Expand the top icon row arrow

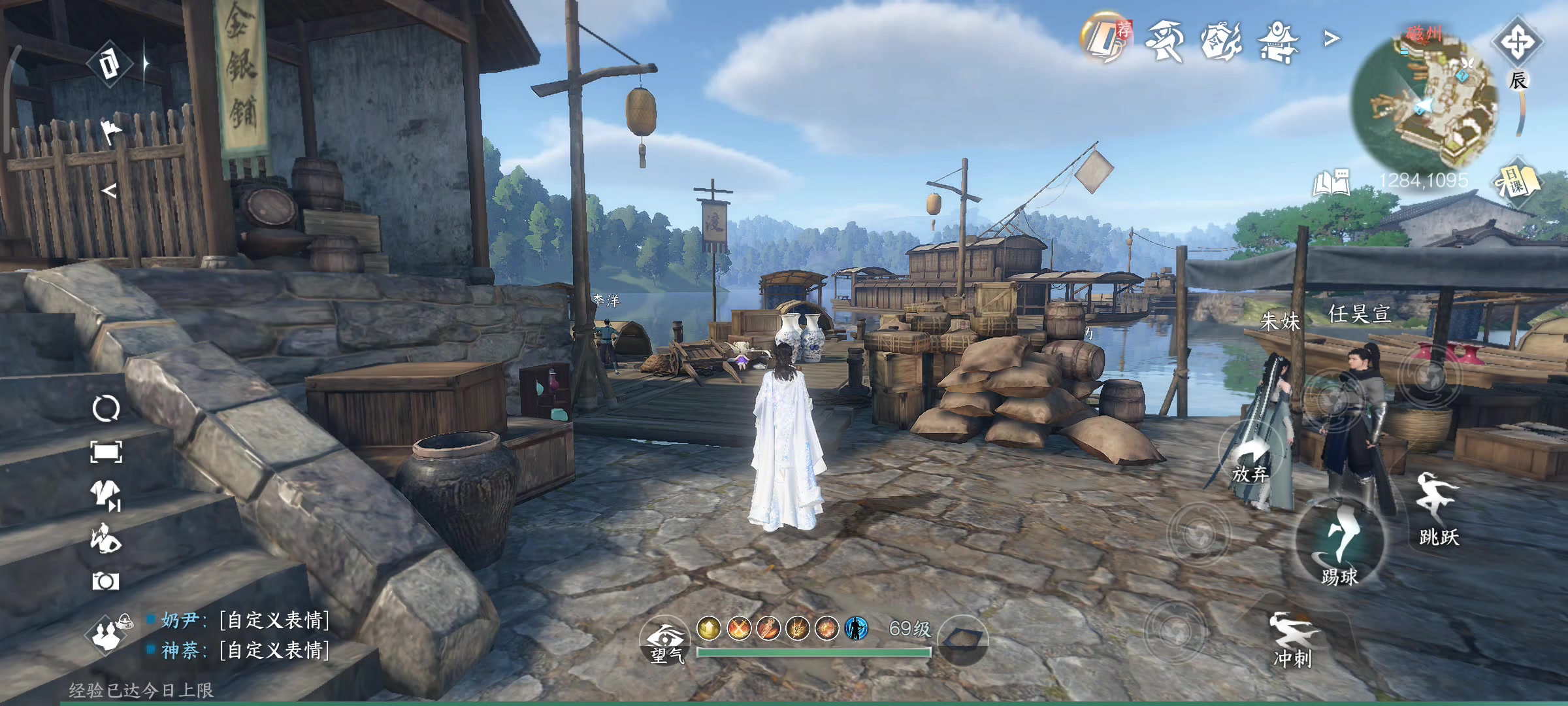1331,40
